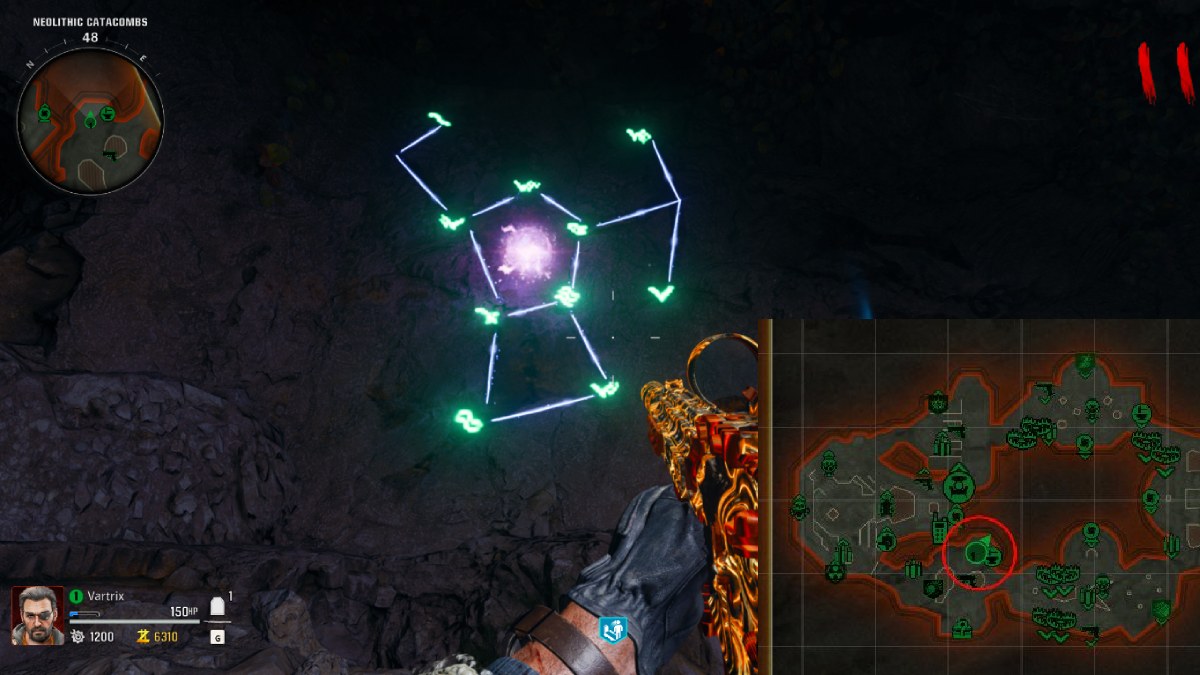1200x675 pixels.
Task: Select the padlock marker on the overlay map
Action: pyautogui.click(x=961, y=628)
